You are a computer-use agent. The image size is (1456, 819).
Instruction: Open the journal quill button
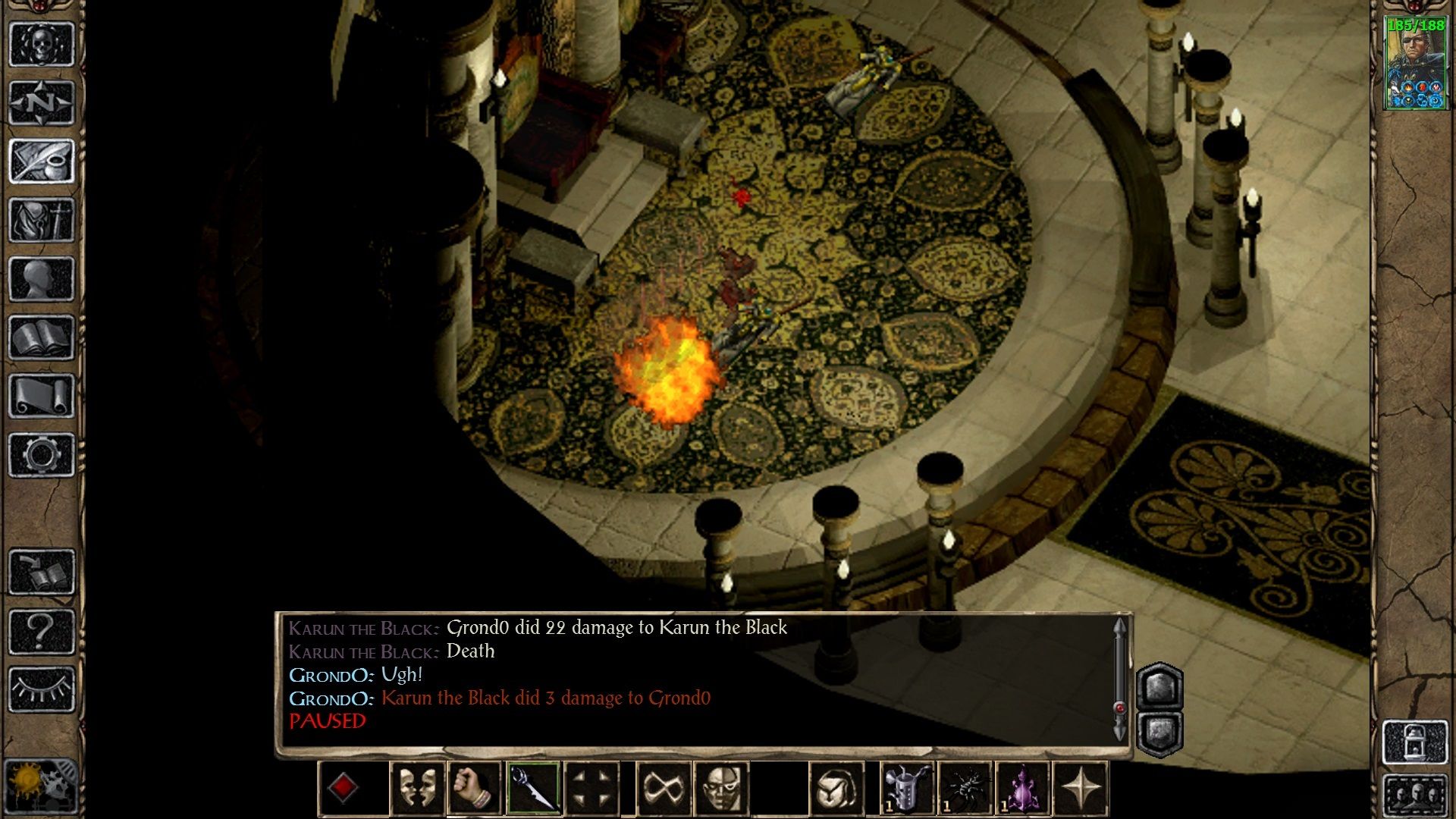[x=42, y=161]
